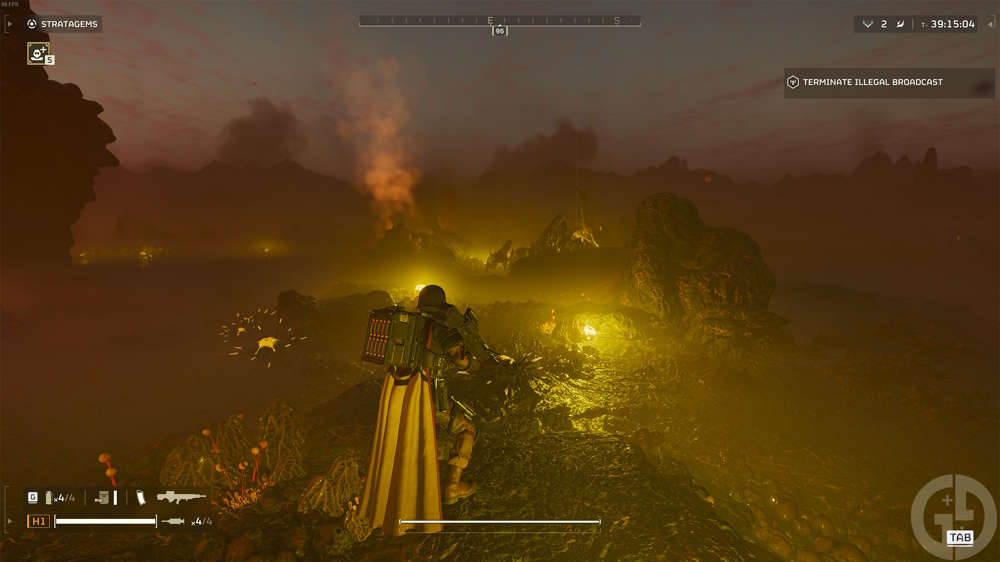Select the Reinforce stratagem icon
Viewport: 1000px width, 562px height.
(39, 54)
